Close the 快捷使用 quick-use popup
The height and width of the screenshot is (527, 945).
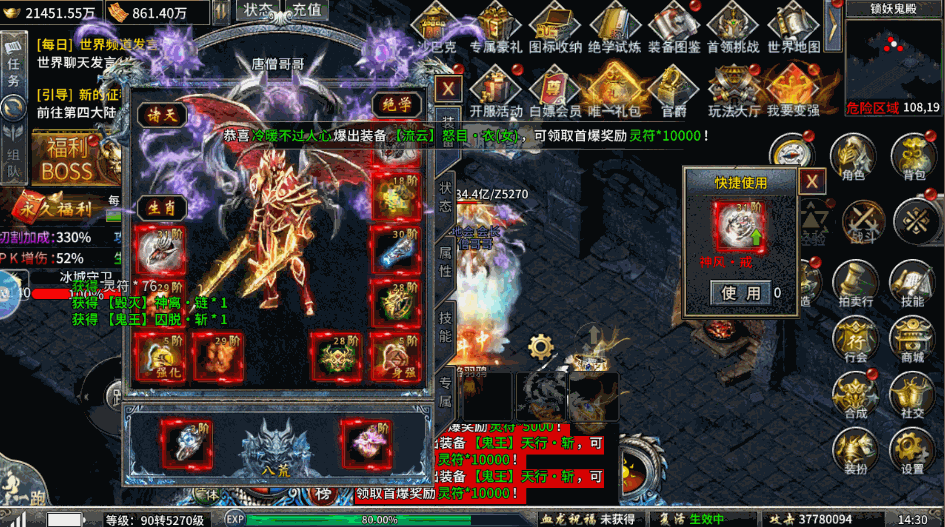coord(812,181)
